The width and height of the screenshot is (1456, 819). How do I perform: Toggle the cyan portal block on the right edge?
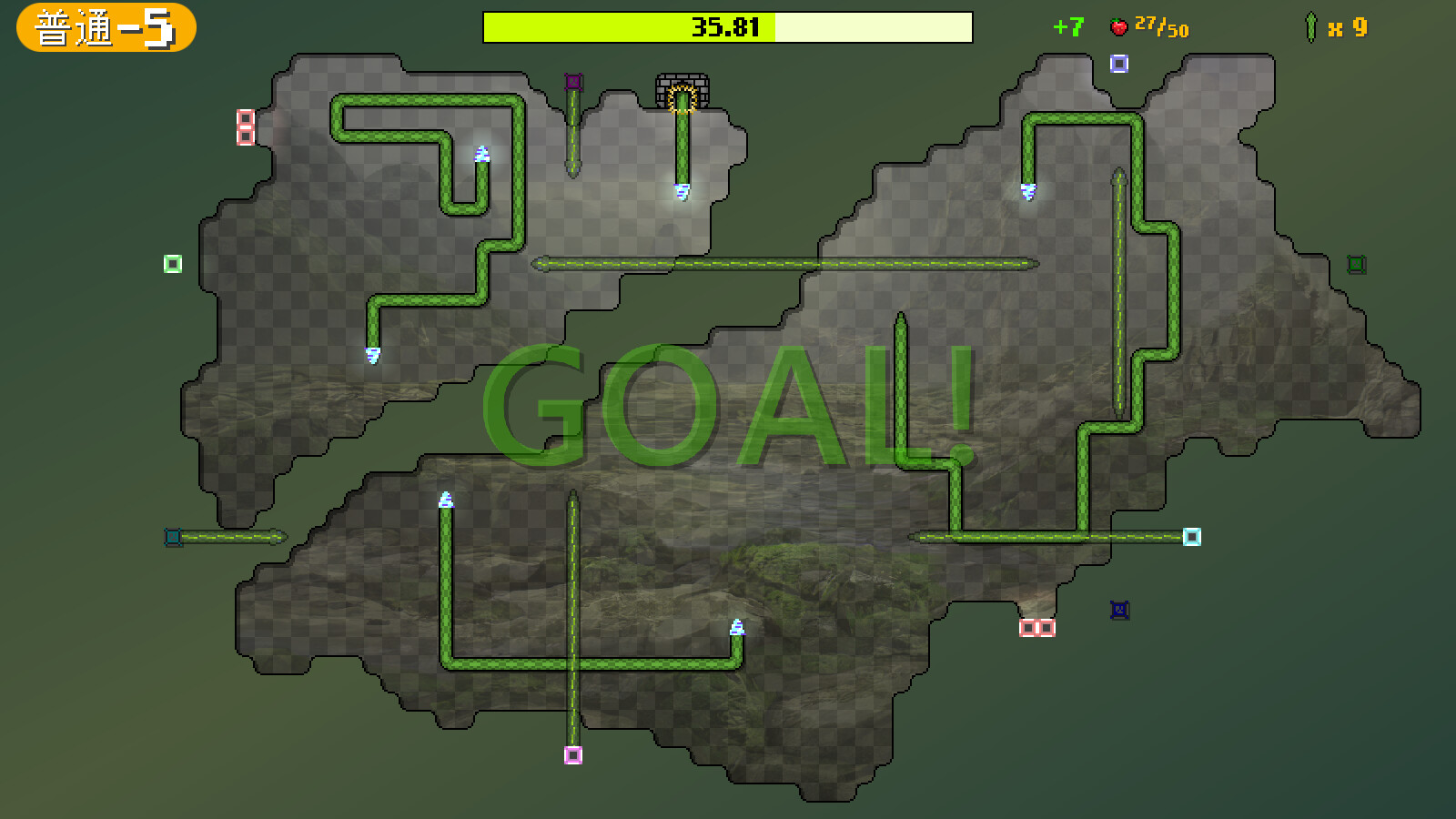(x=1190, y=538)
